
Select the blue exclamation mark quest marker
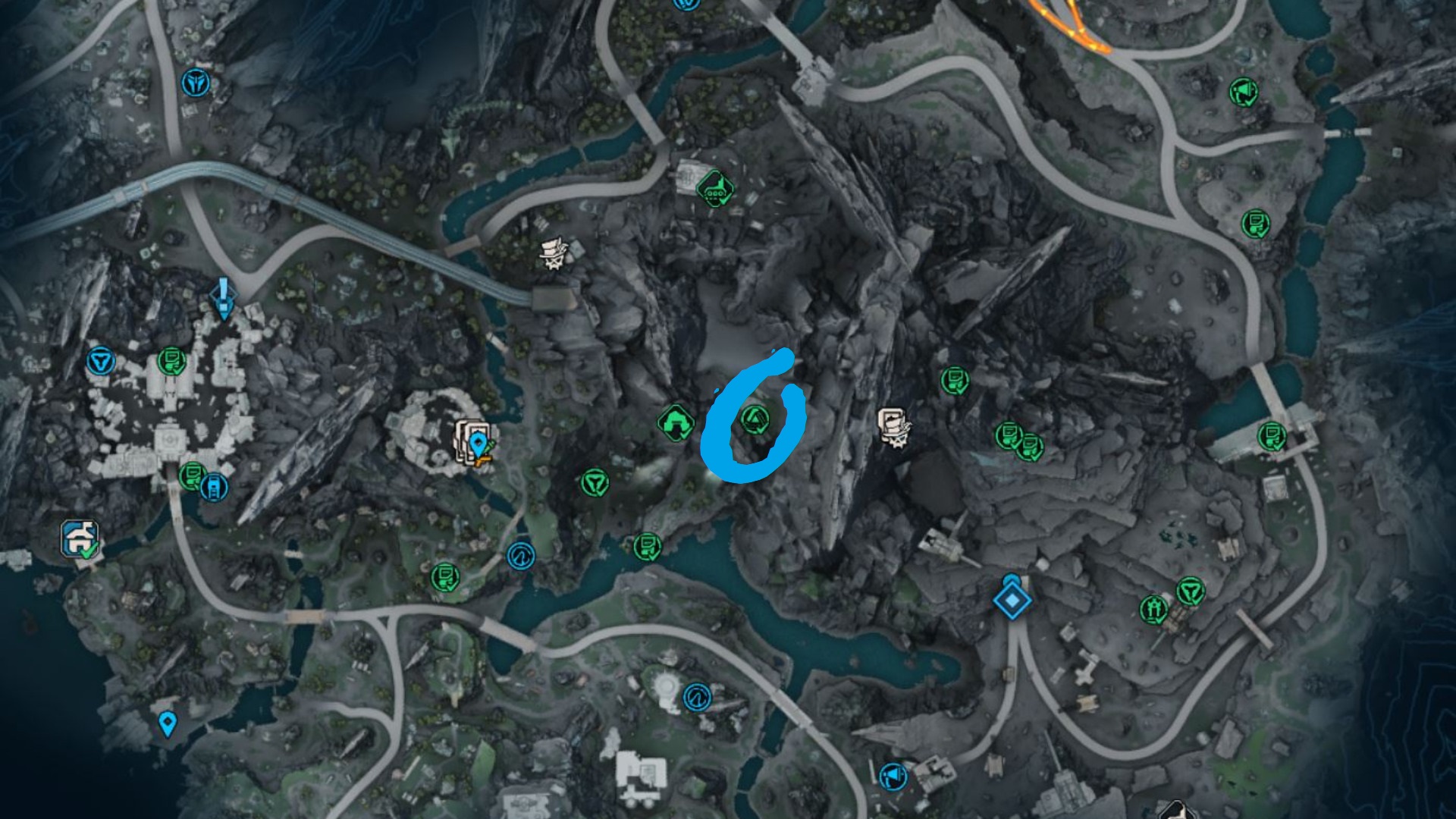[x=223, y=298]
